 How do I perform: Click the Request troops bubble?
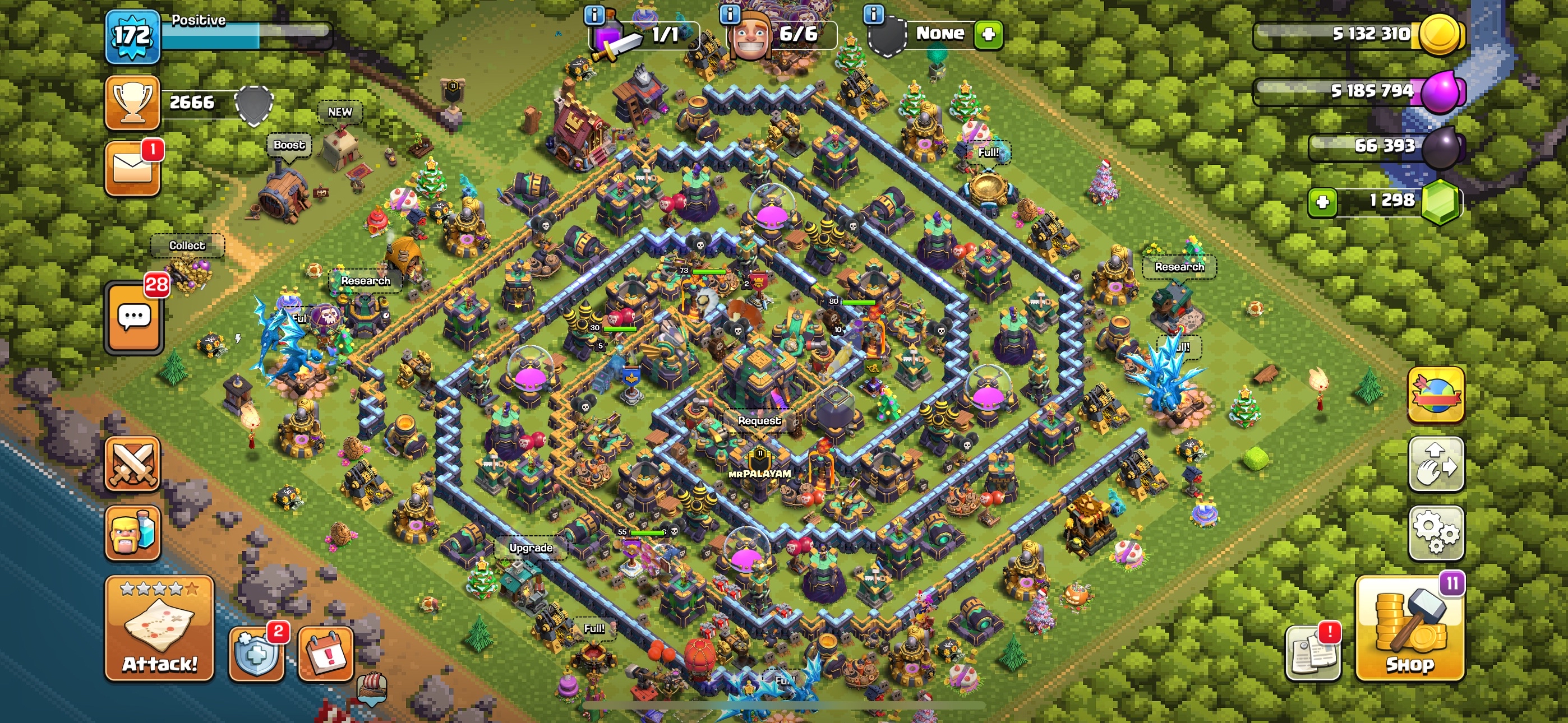[x=758, y=420]
